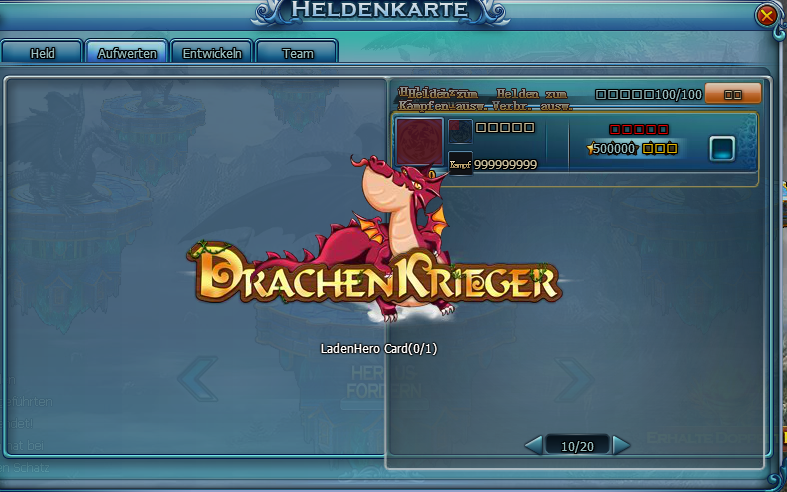Select the Entwickeln tab
The width and height of the screenshot is (787, 492).
point(212,53)
